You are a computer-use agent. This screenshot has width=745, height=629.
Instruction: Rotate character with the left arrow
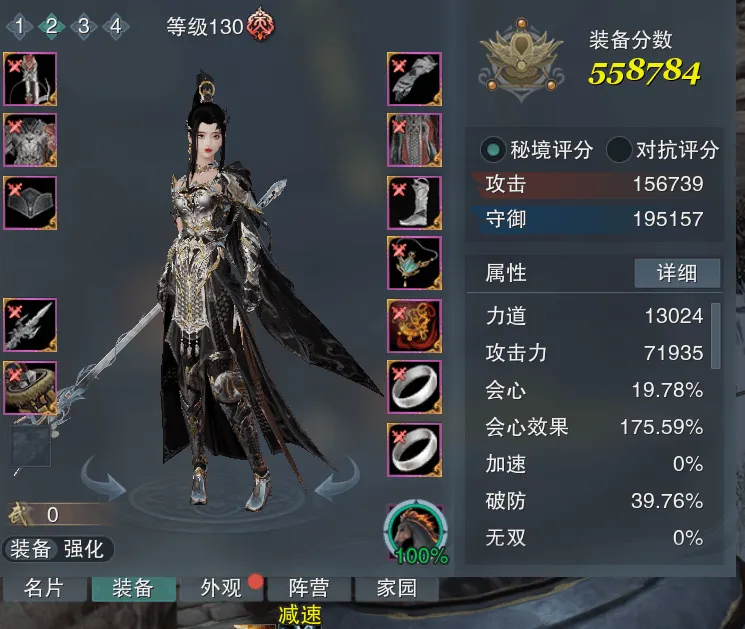click(x=103, y=479)
